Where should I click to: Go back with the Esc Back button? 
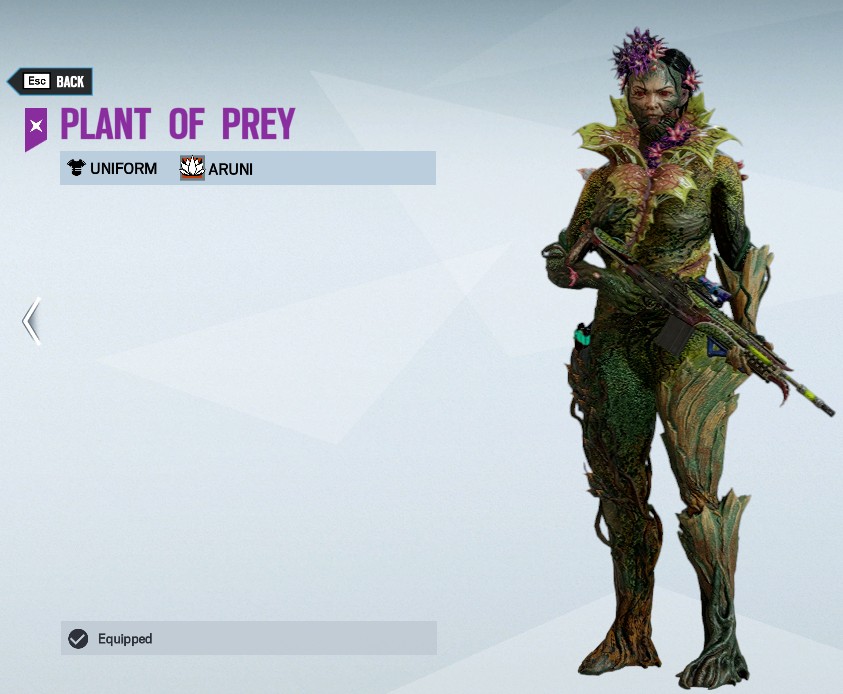point(52,82)
